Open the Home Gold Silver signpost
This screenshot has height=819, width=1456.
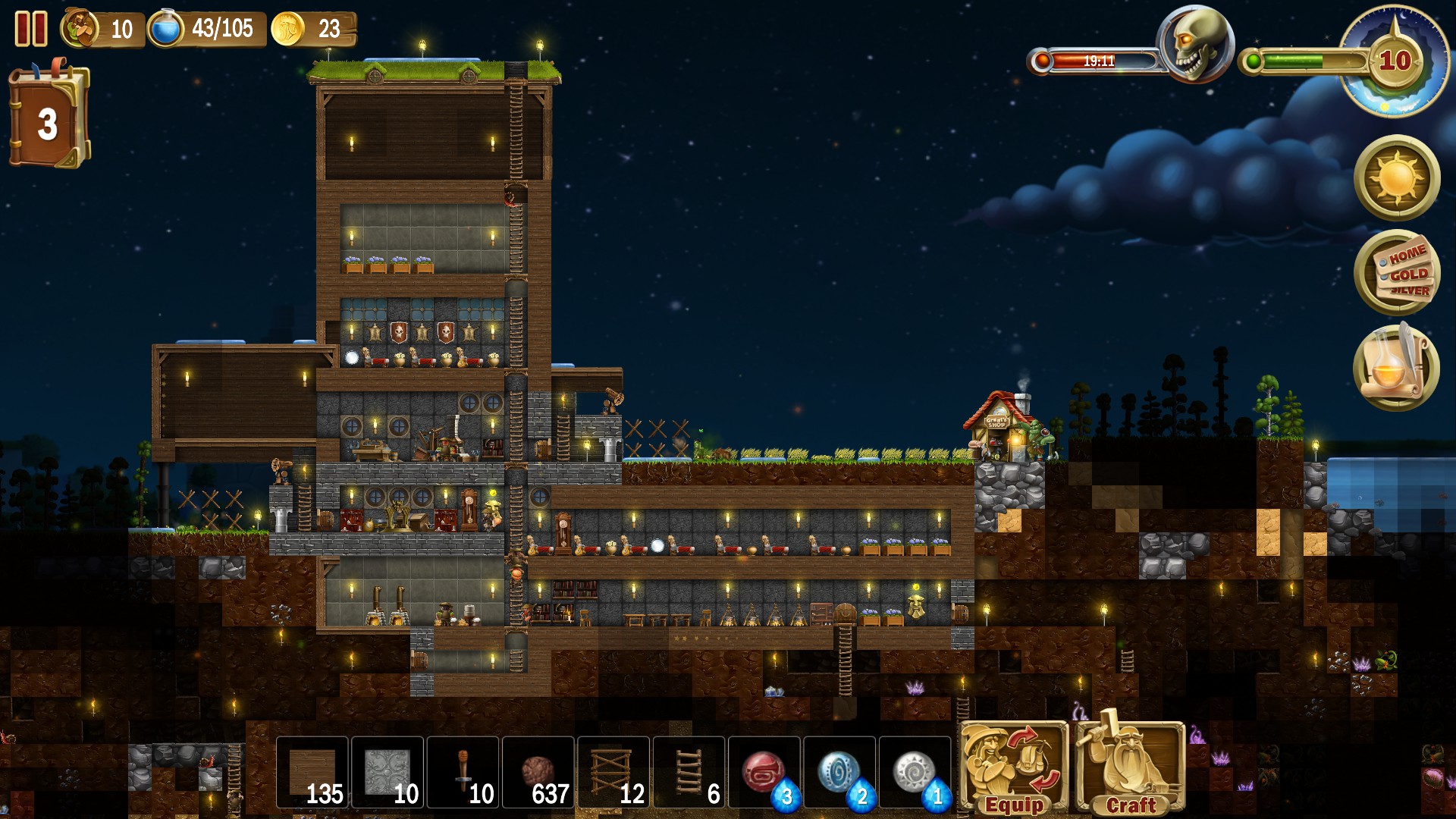click(1397, 273)
